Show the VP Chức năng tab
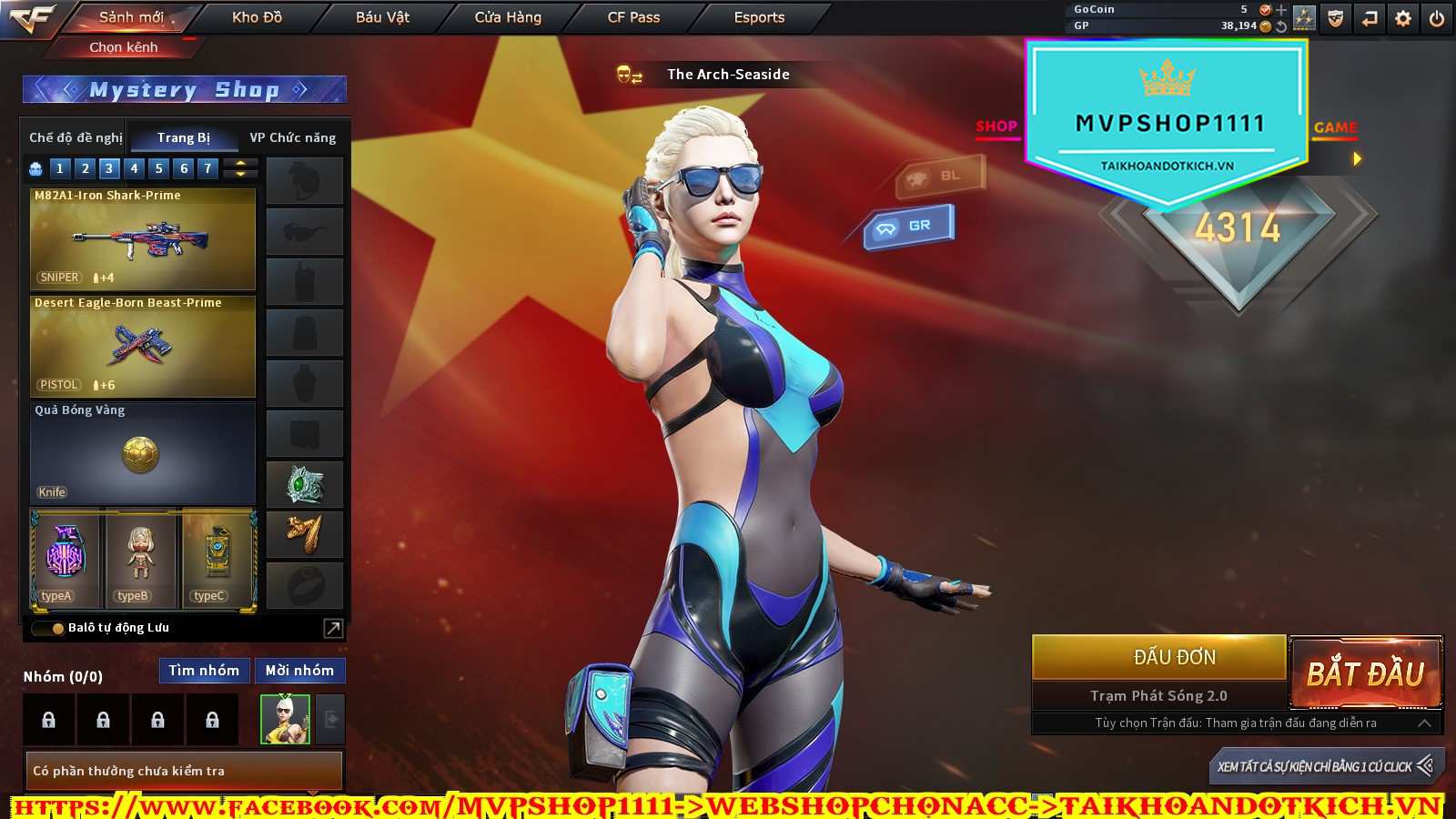This screenshot has height=819, width=1456. 292,137
